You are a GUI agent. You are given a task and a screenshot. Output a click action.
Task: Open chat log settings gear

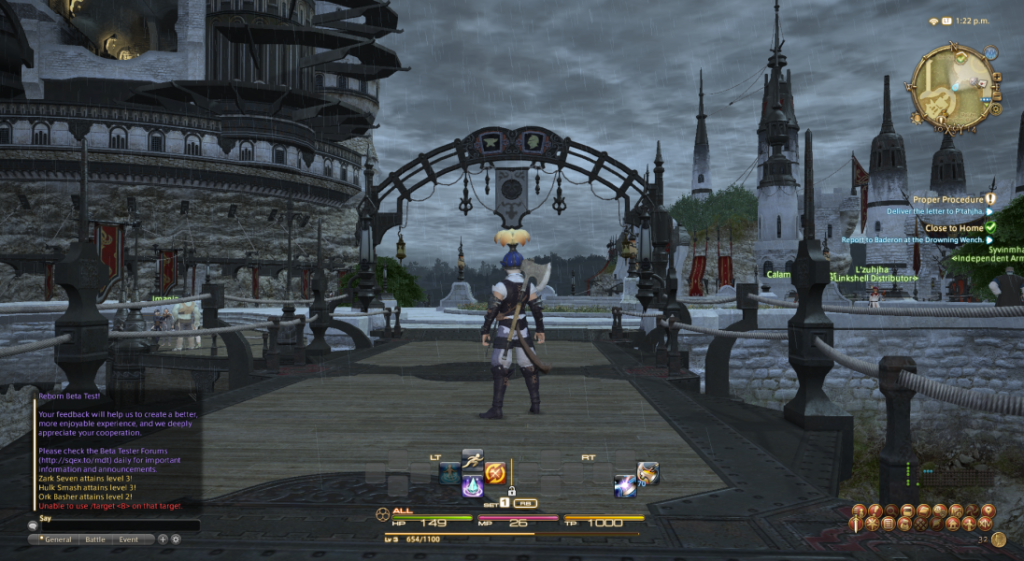point(176,539)
